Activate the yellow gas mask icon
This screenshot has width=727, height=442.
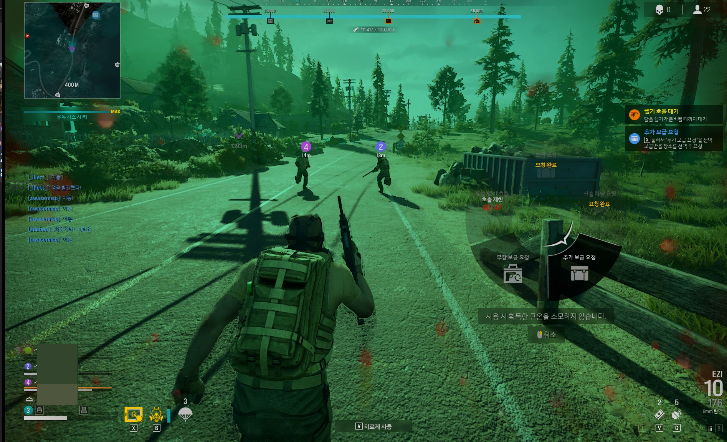[158, 413]
